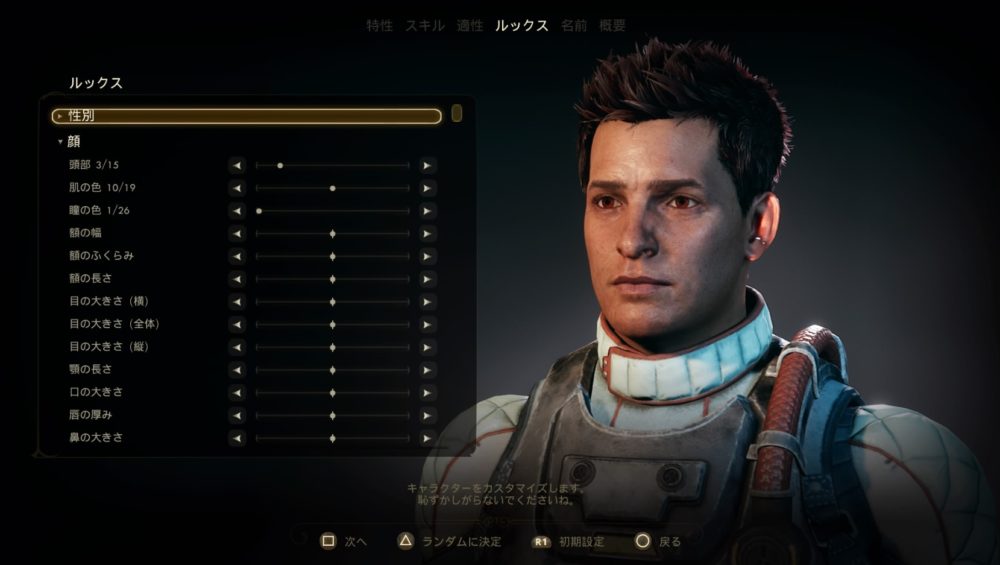Switch to the 特性 tab
1000x565 pixels.
coord(380,26)
